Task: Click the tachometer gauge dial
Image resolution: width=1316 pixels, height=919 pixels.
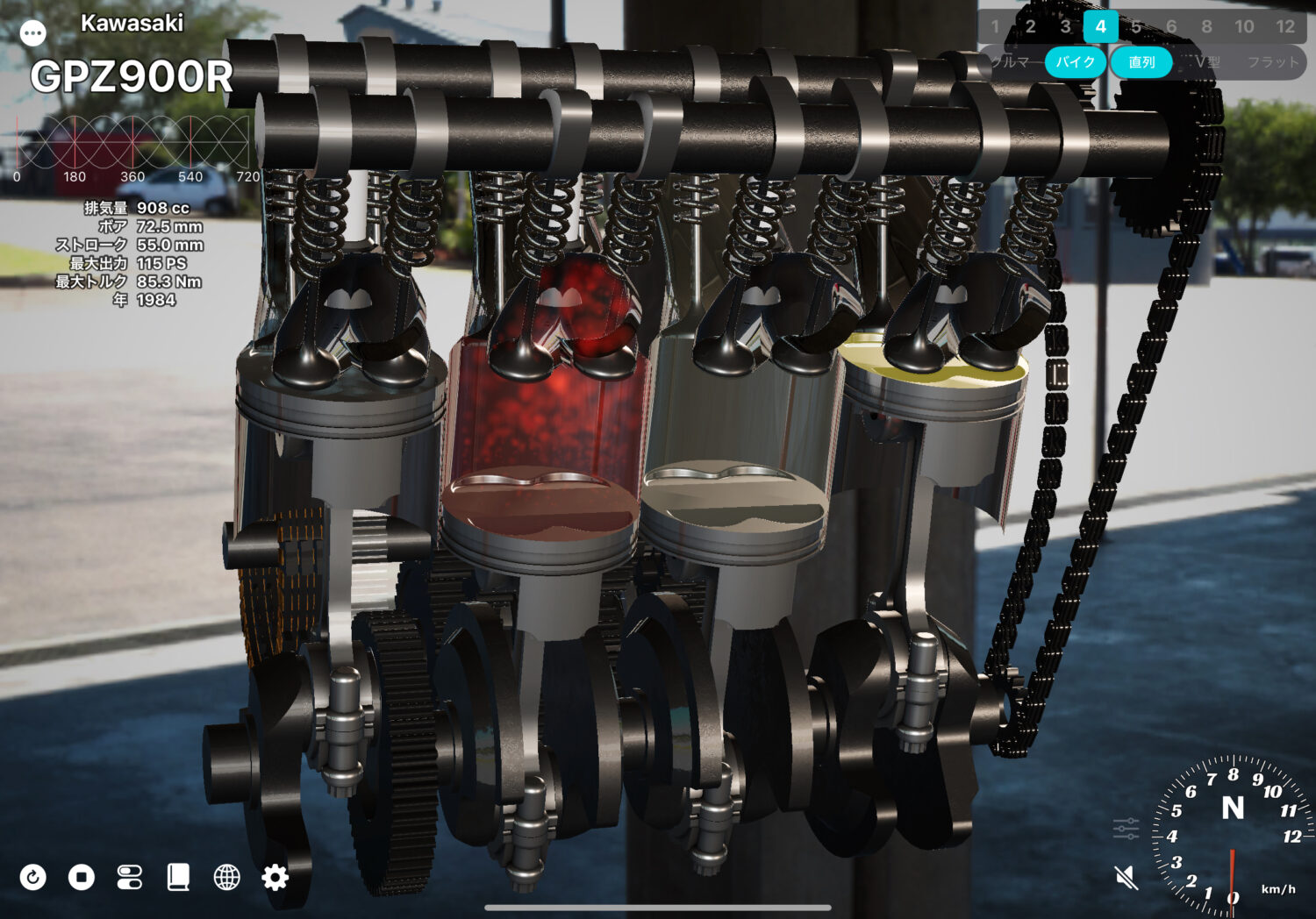Action: (x=1233, y=833)
